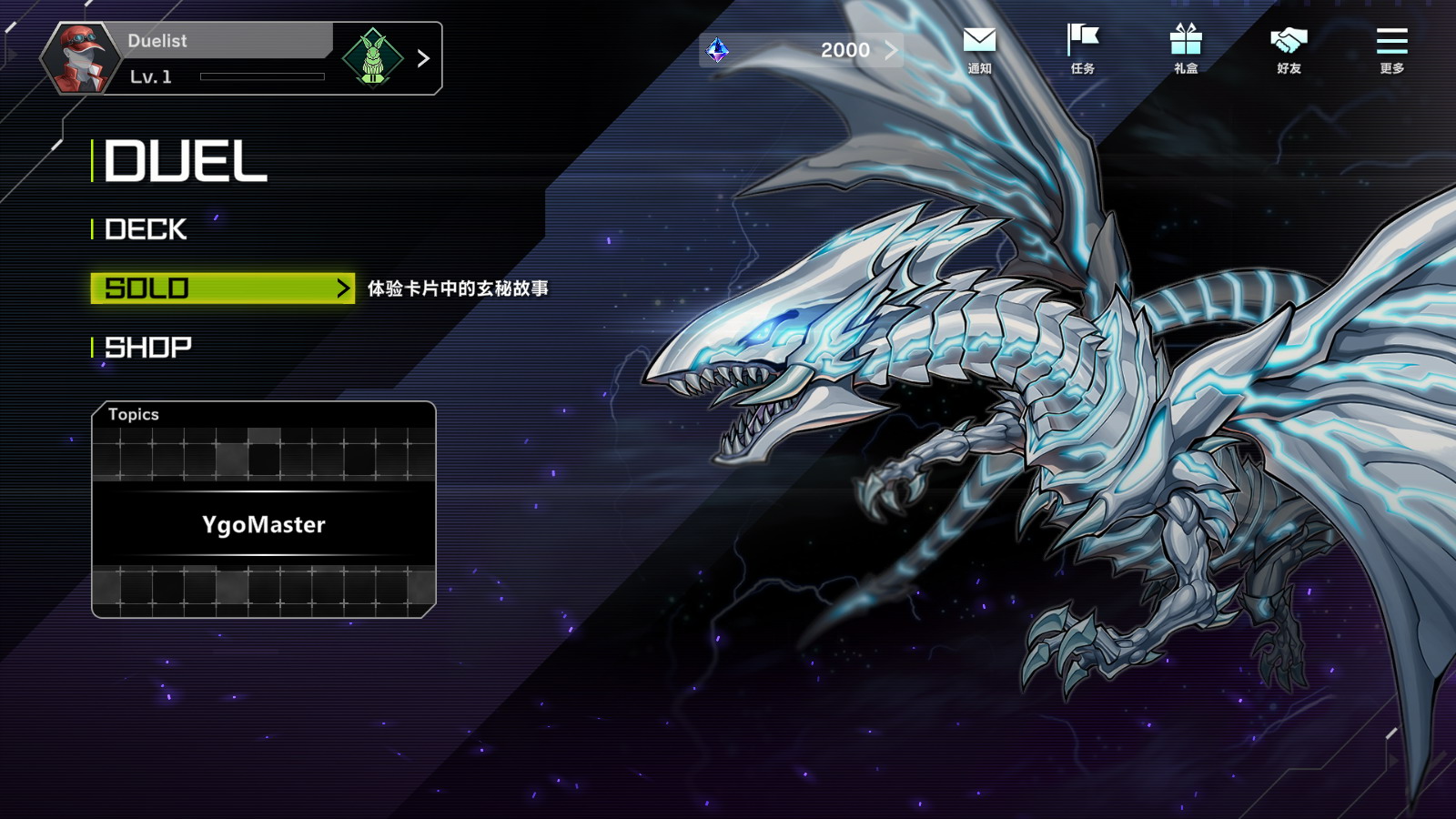Open the gift box icon

[1186, 48]
